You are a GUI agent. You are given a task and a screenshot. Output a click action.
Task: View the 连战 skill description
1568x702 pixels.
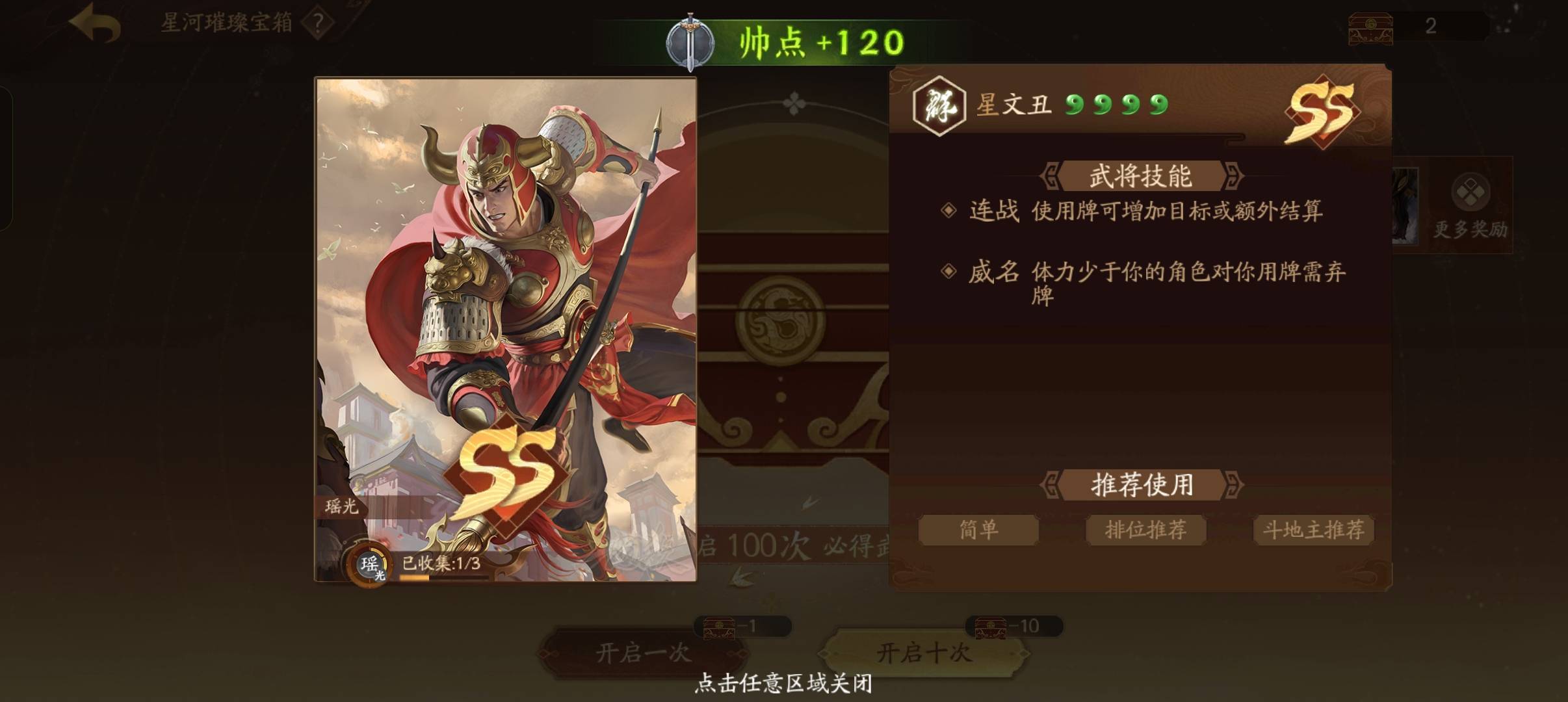[x=1144, y=211]
